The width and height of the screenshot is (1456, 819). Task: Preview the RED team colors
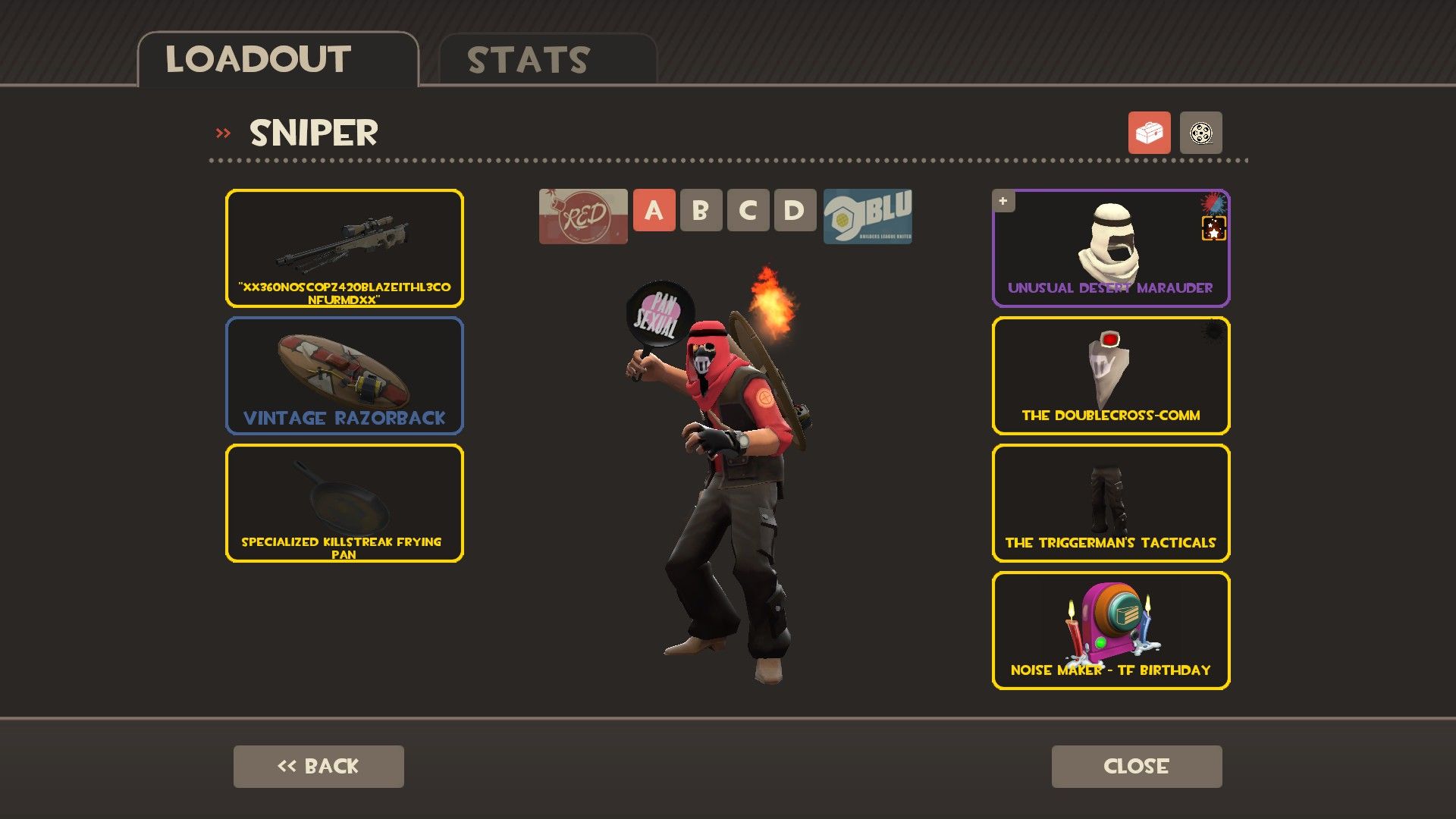coord(583,216)
